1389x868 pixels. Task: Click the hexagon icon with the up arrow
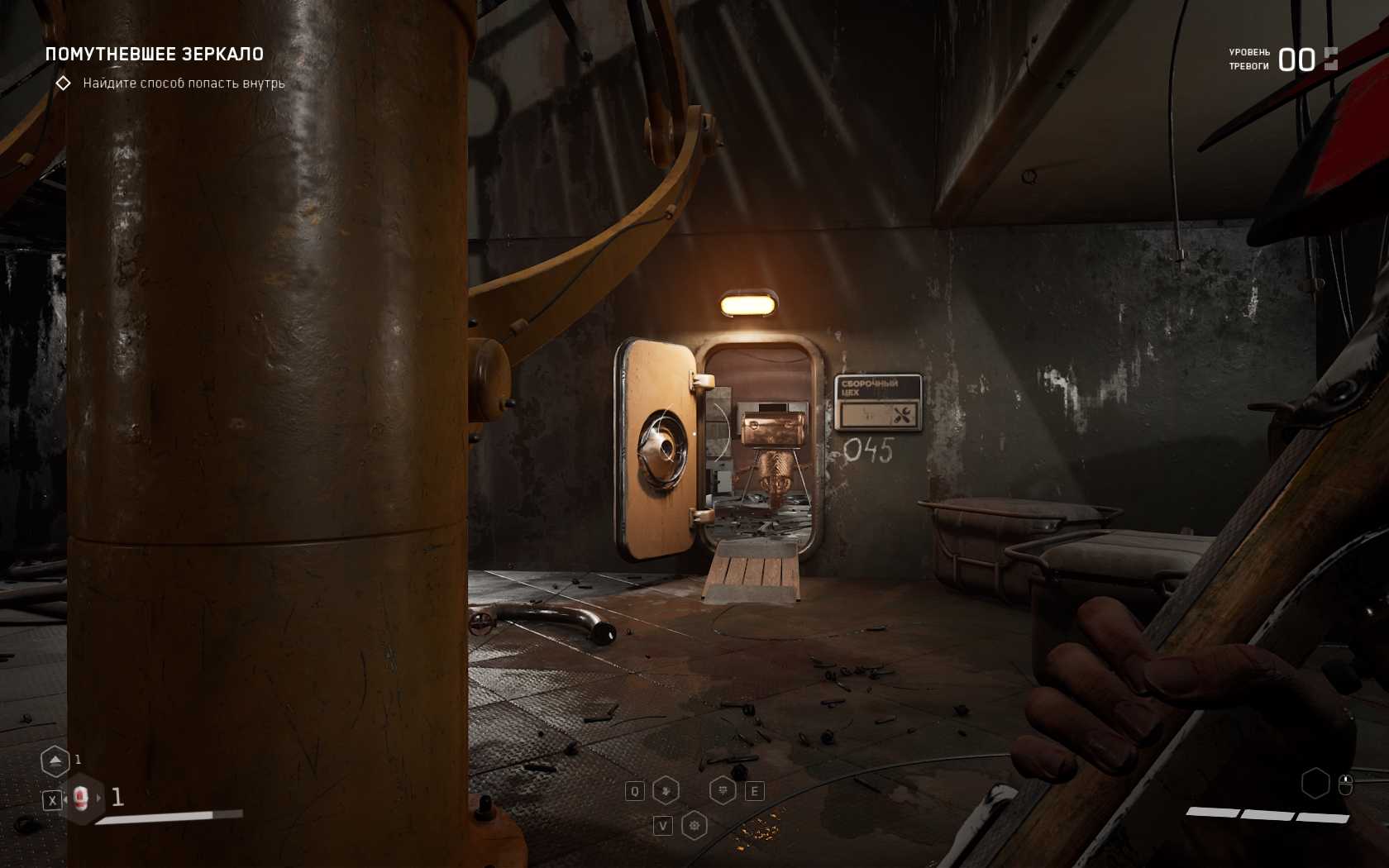pyautogui.click(x=55, y=761)
